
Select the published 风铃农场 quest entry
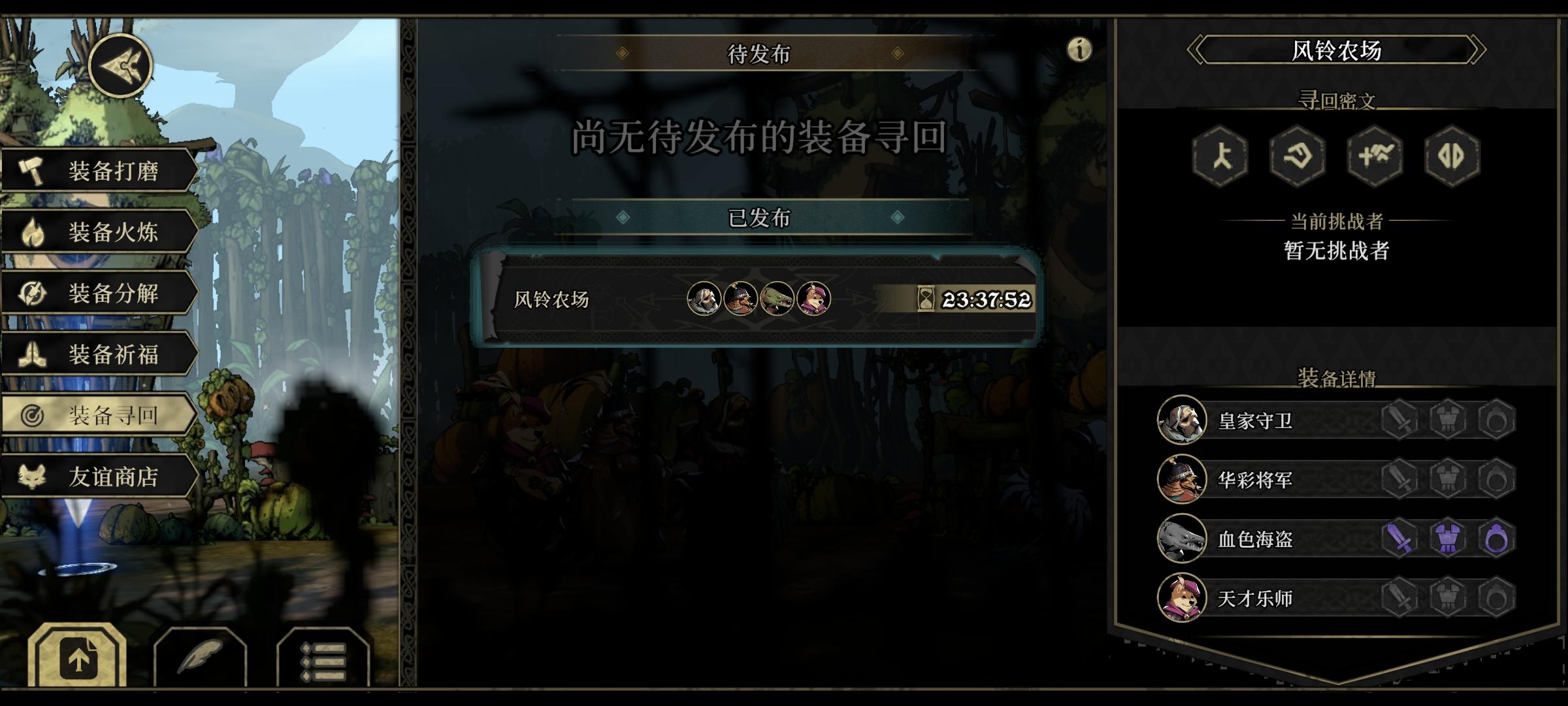pyautogui.click(x=758, y=300)
